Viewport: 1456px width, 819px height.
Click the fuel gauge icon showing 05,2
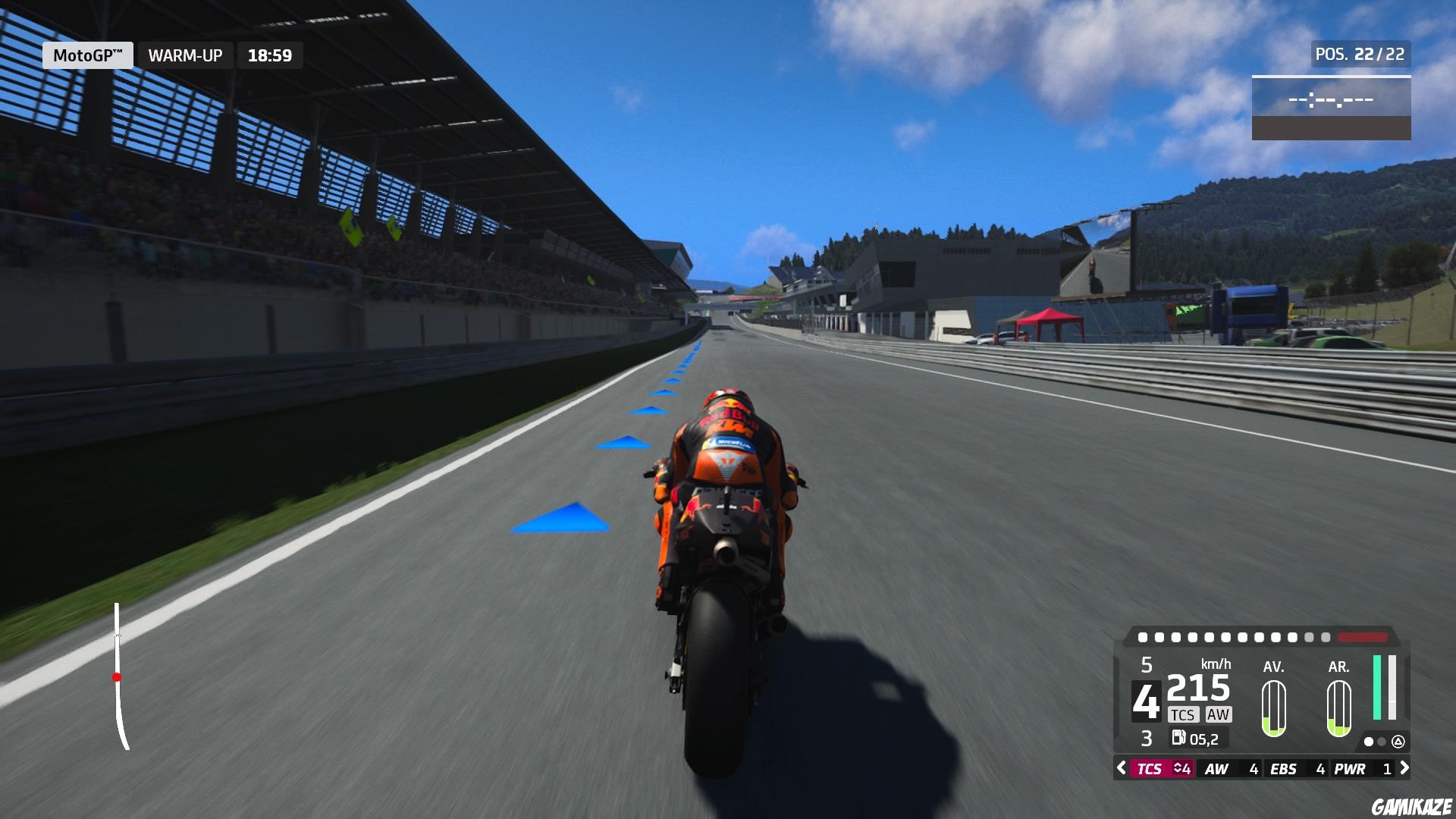[x=1178, y=738]
